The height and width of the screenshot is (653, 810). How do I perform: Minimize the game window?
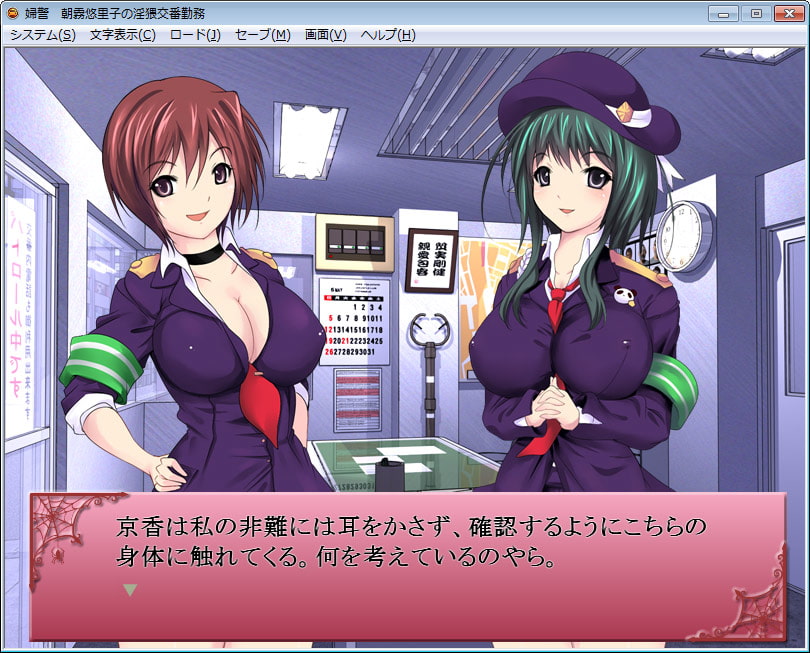point(724,13)
